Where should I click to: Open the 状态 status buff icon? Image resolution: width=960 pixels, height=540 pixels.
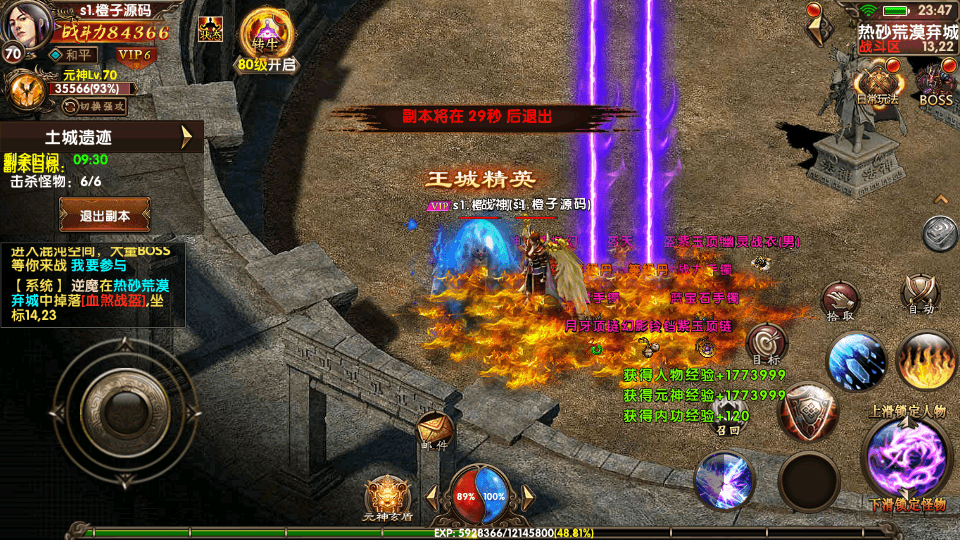point(210,29)
